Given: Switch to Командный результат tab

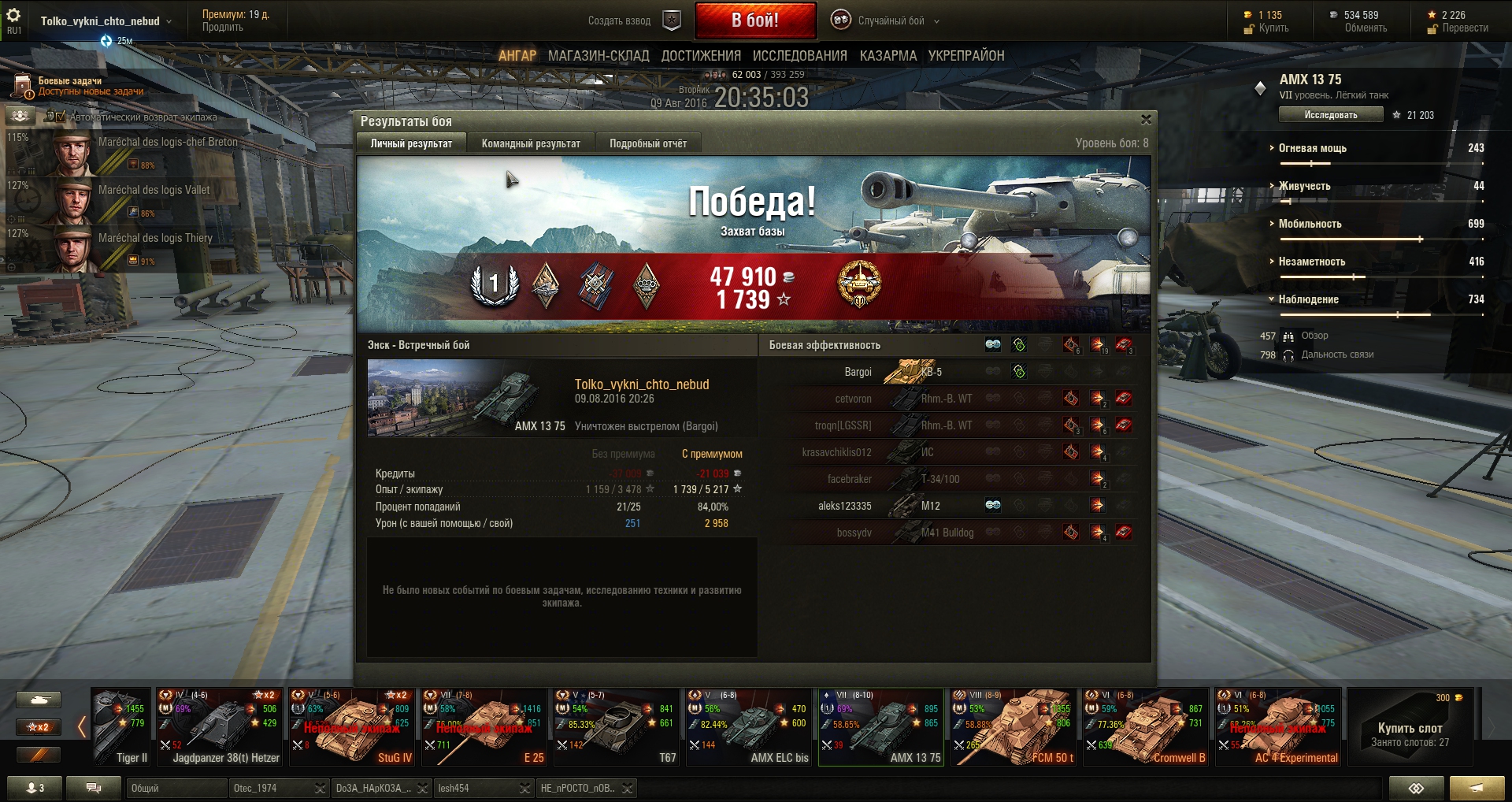Looking at the screenshot, I should click(531, 143).
